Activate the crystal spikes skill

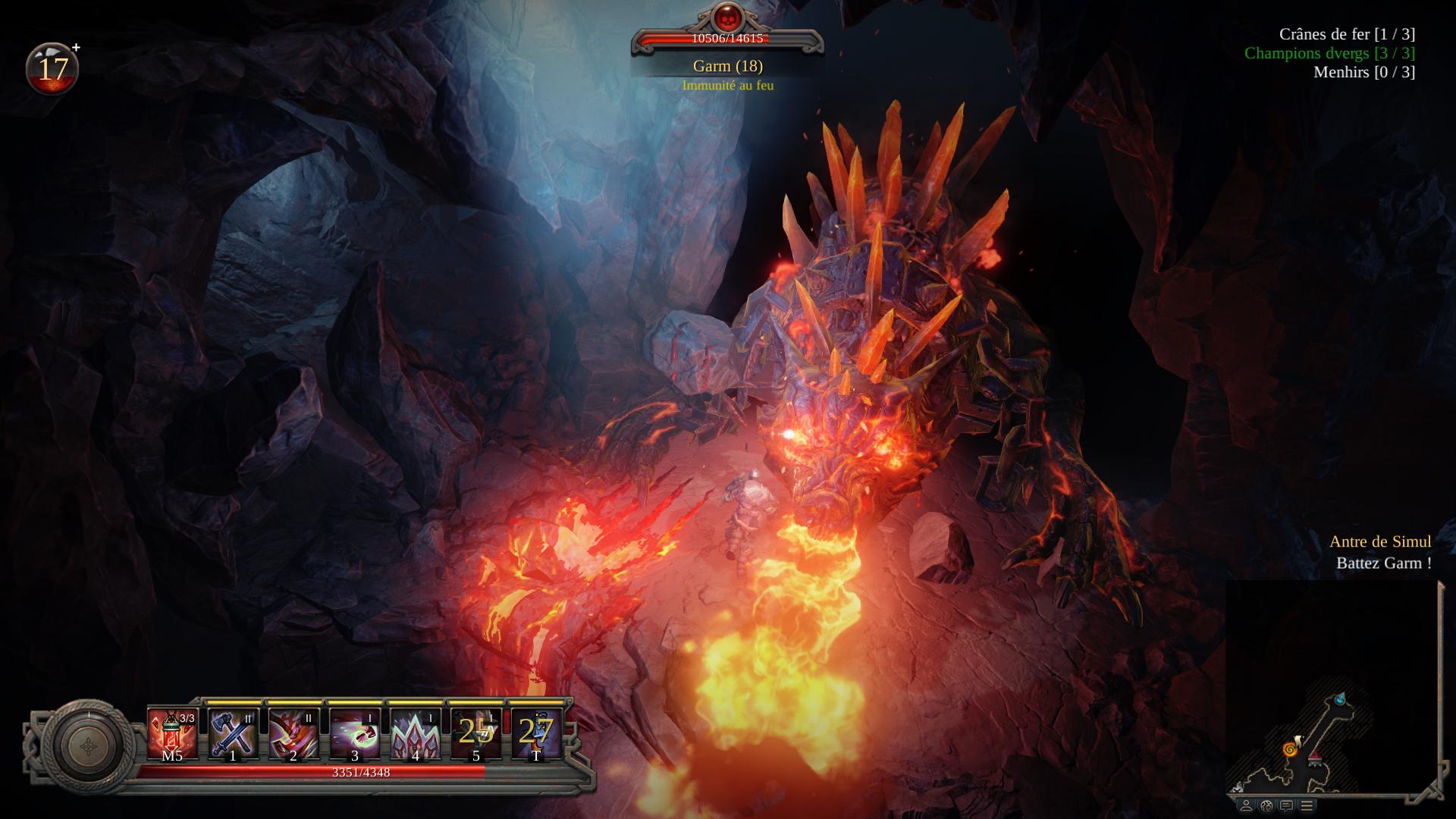coord(415,733)
